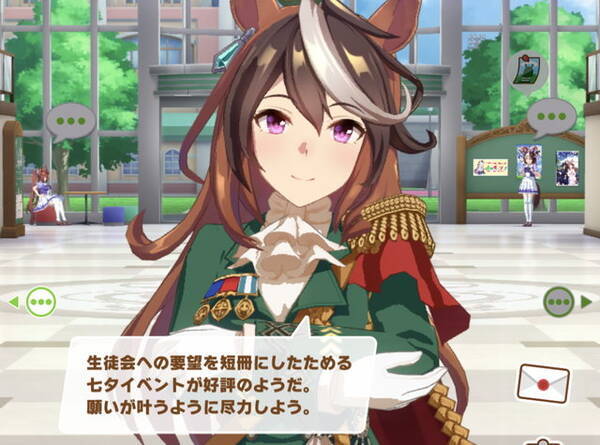Viewport: 600px width, 445px height.
Task: Open the envelope mail icon
Action: (x=543, y=382)
